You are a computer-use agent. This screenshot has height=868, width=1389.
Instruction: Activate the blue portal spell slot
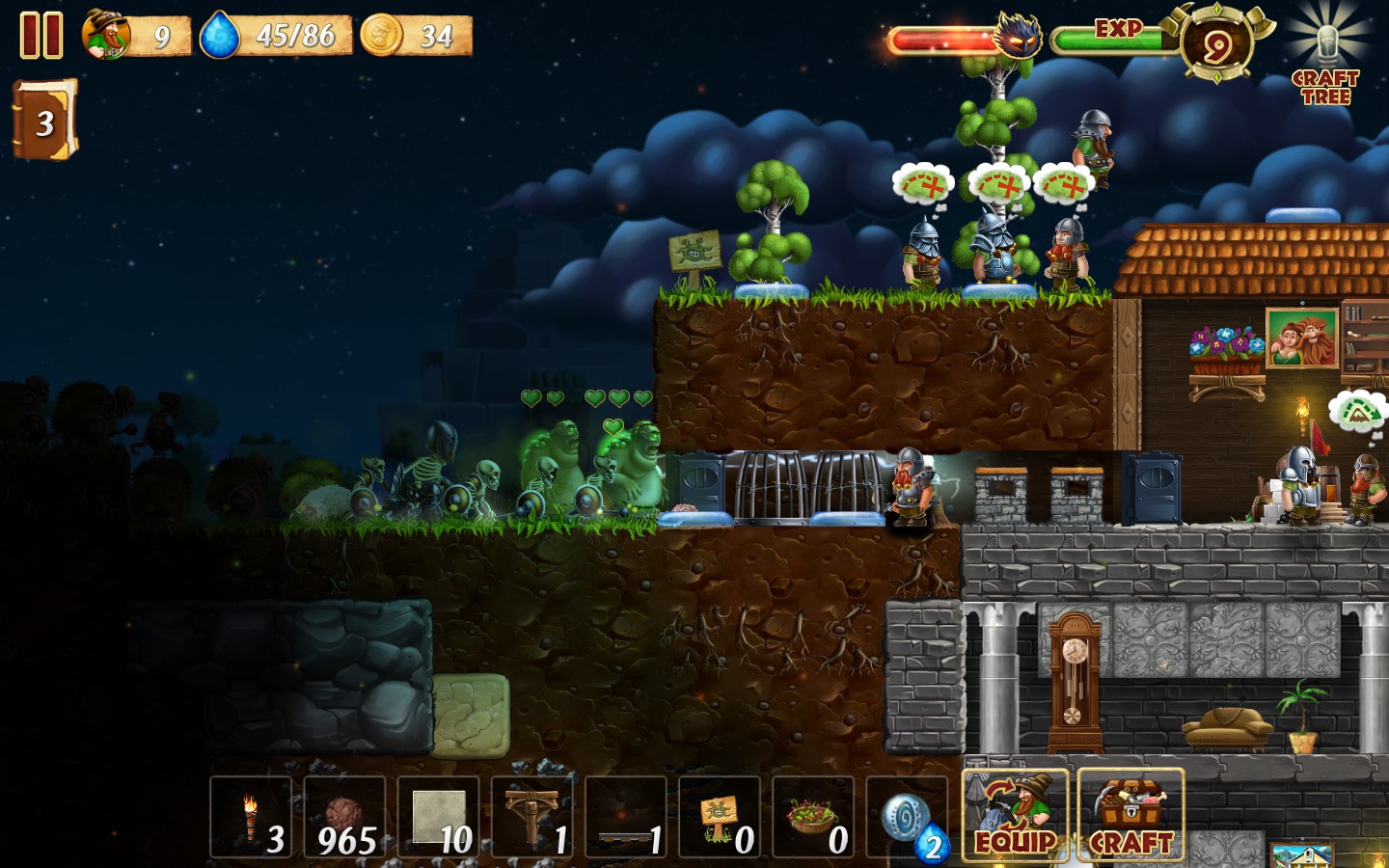pyautogui.click(x=907, y=817)
